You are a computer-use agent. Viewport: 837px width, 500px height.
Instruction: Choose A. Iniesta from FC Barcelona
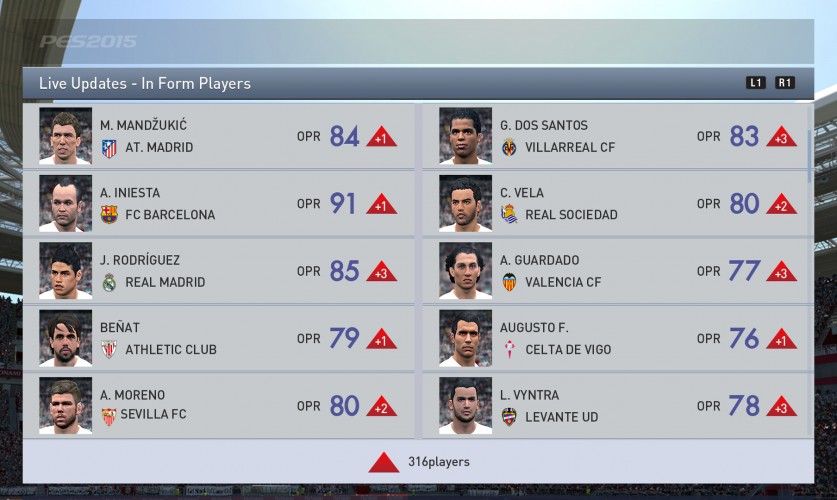[x=218, y=203]
